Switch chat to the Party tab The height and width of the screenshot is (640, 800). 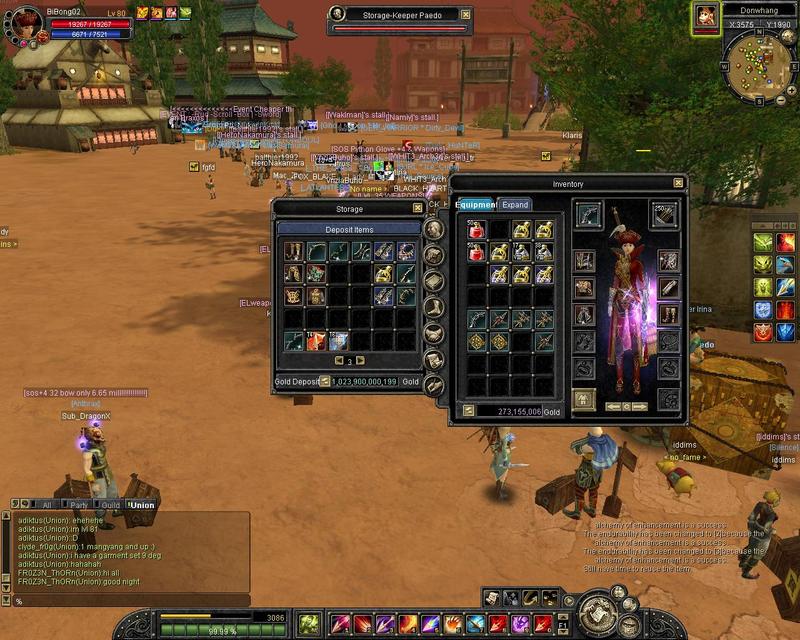(x=78, y=505)
